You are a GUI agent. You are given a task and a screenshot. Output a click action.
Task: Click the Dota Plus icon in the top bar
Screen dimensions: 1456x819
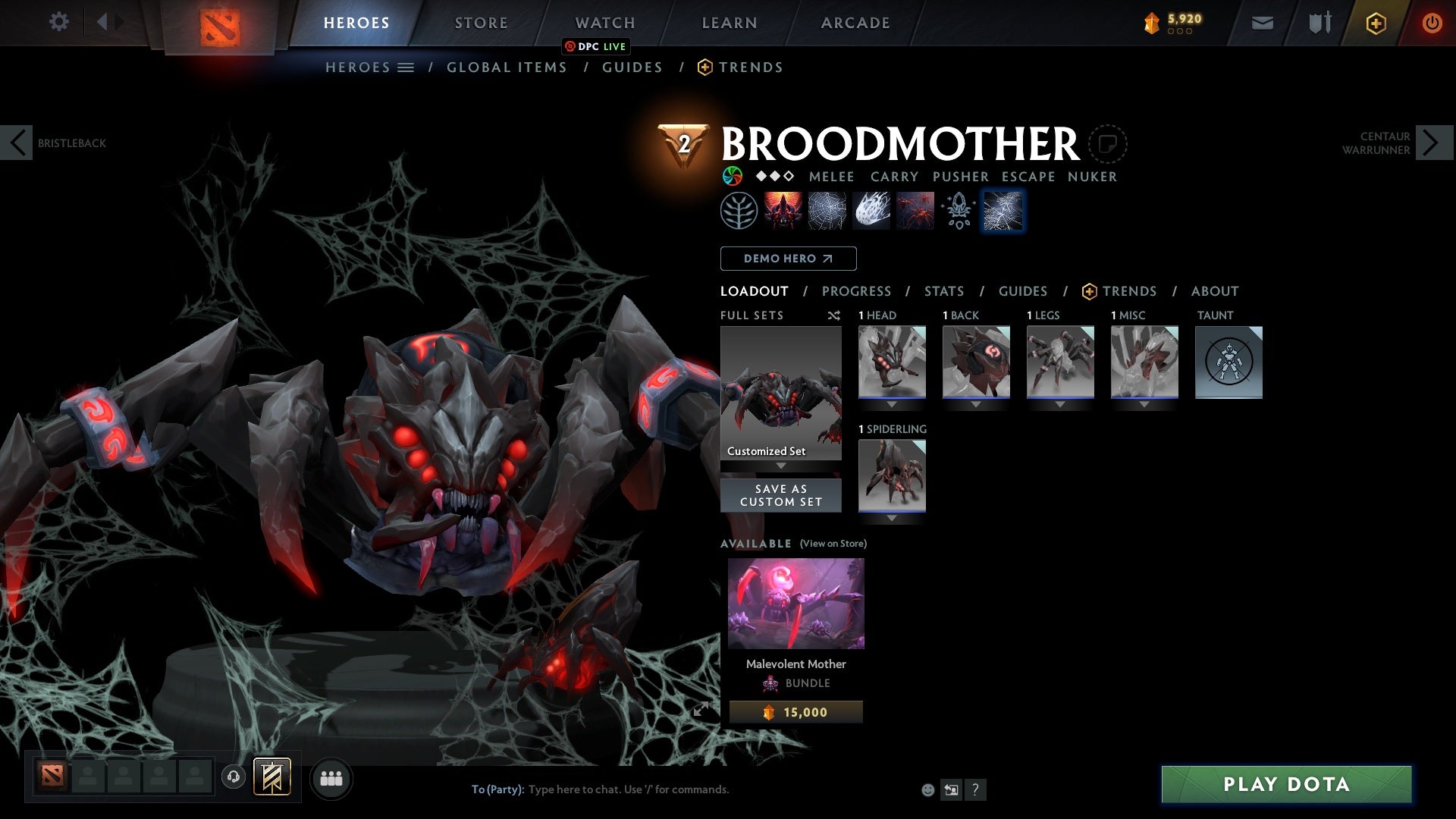click(1376, 22)
